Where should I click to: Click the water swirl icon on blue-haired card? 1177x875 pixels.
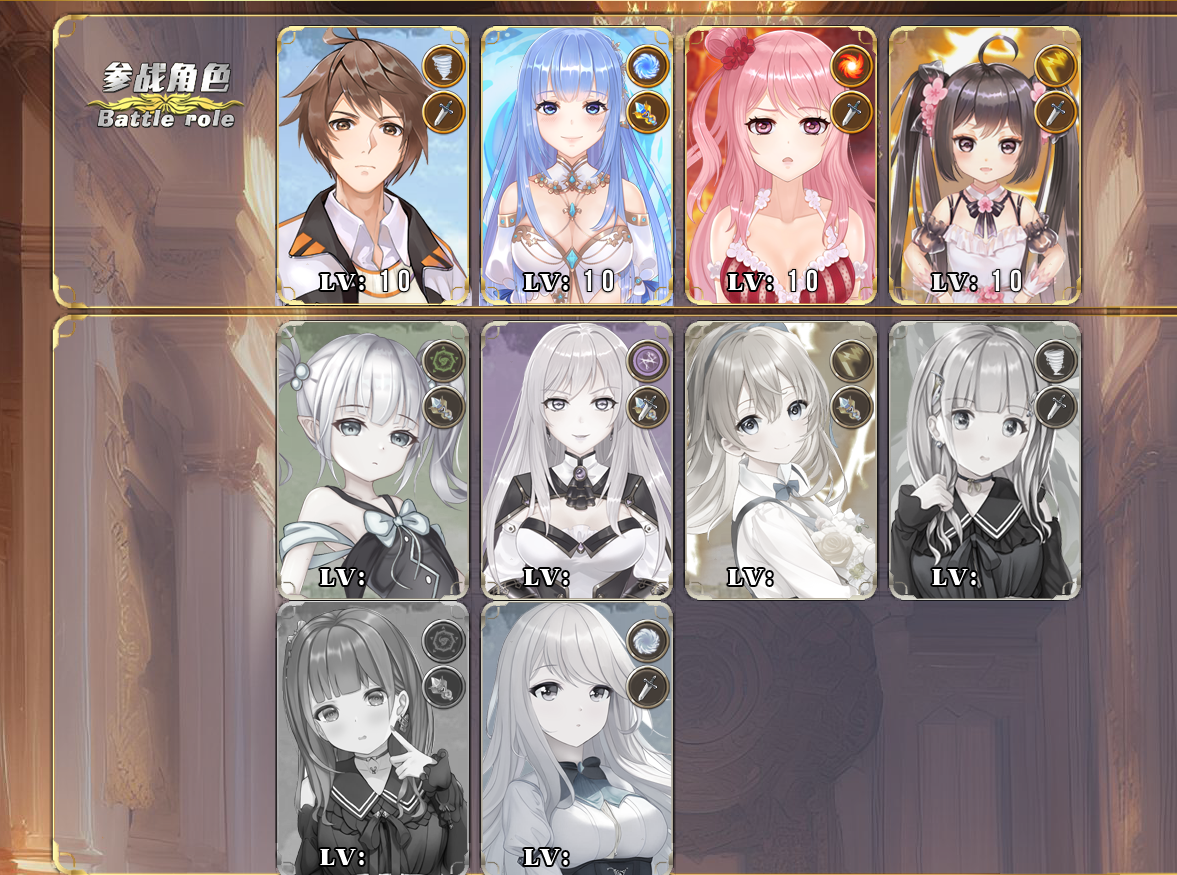pos(647,66)
